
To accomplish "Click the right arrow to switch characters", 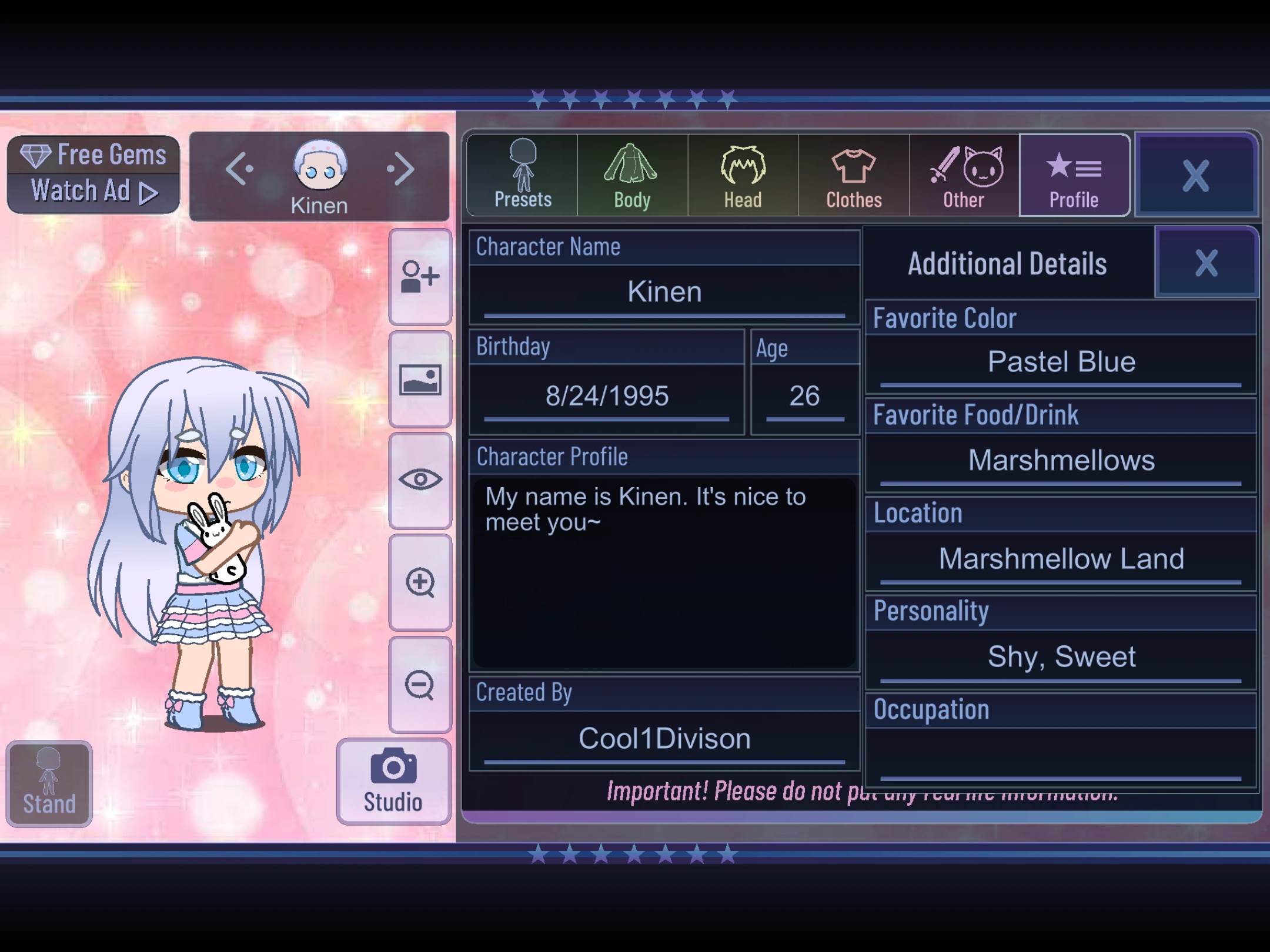I will pos(400,170).
